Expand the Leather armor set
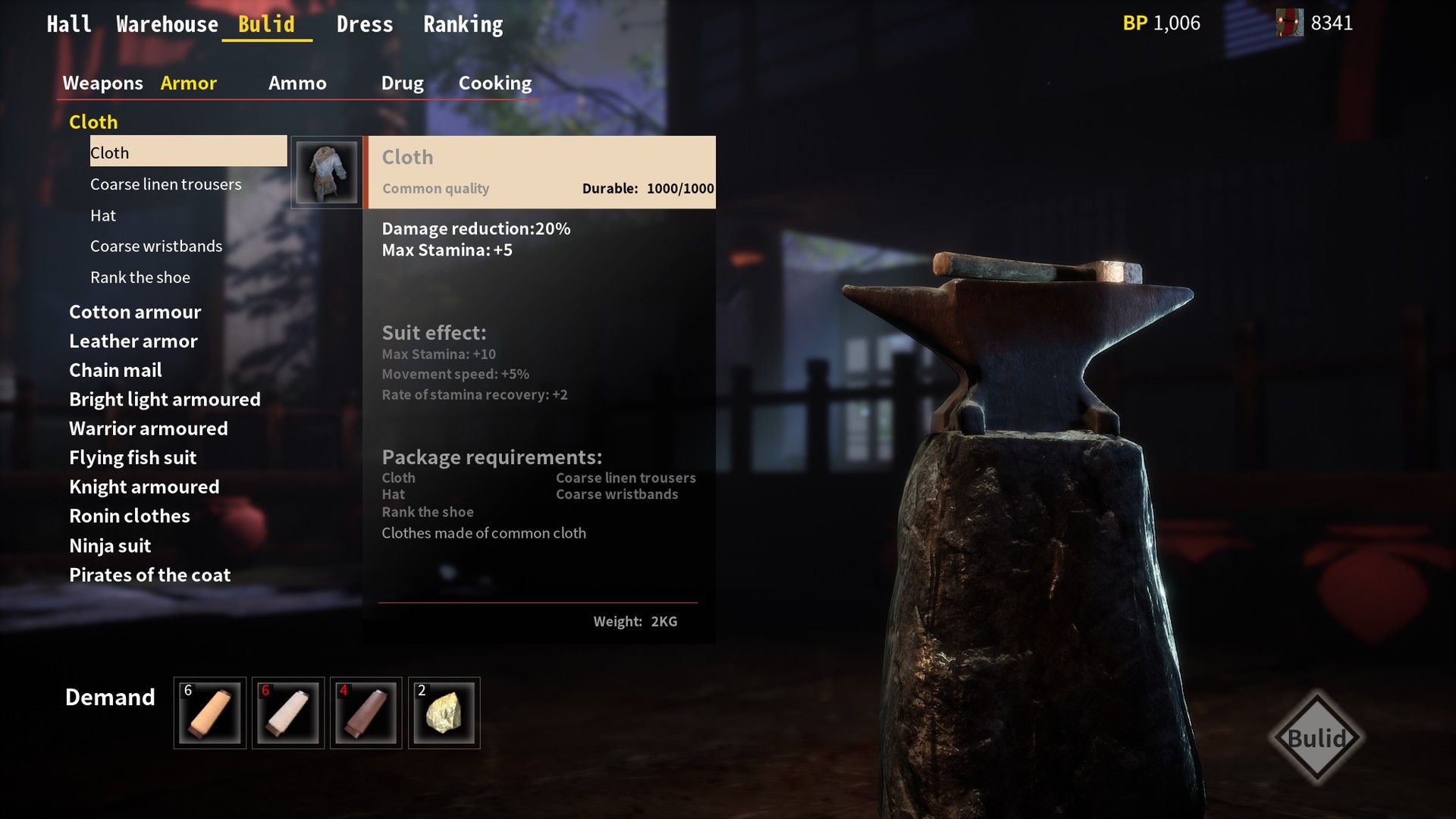Viewport: 1456px width, 819px height. (133, 341)
